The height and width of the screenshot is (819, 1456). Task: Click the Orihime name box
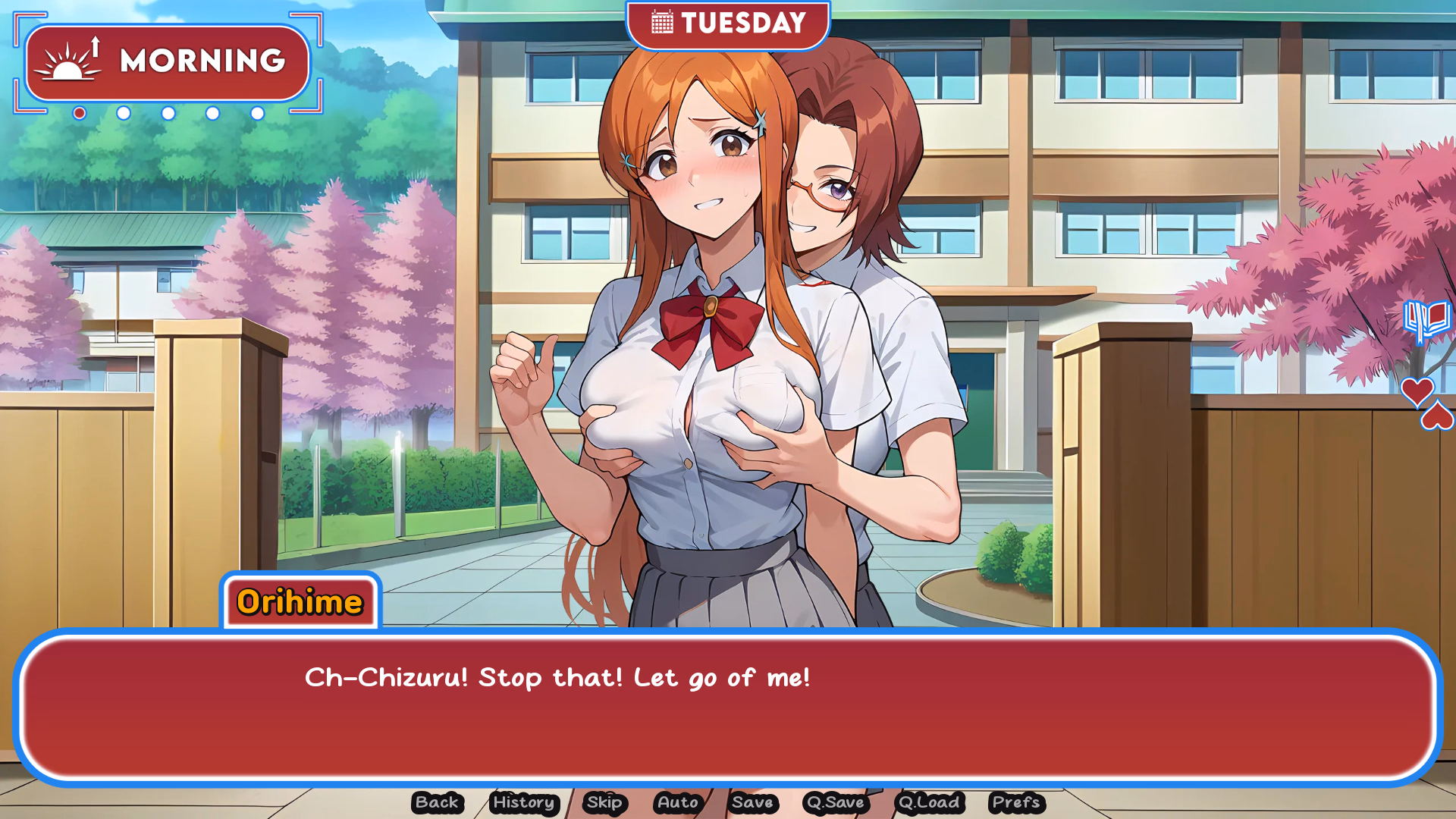[x=300, y=603]
